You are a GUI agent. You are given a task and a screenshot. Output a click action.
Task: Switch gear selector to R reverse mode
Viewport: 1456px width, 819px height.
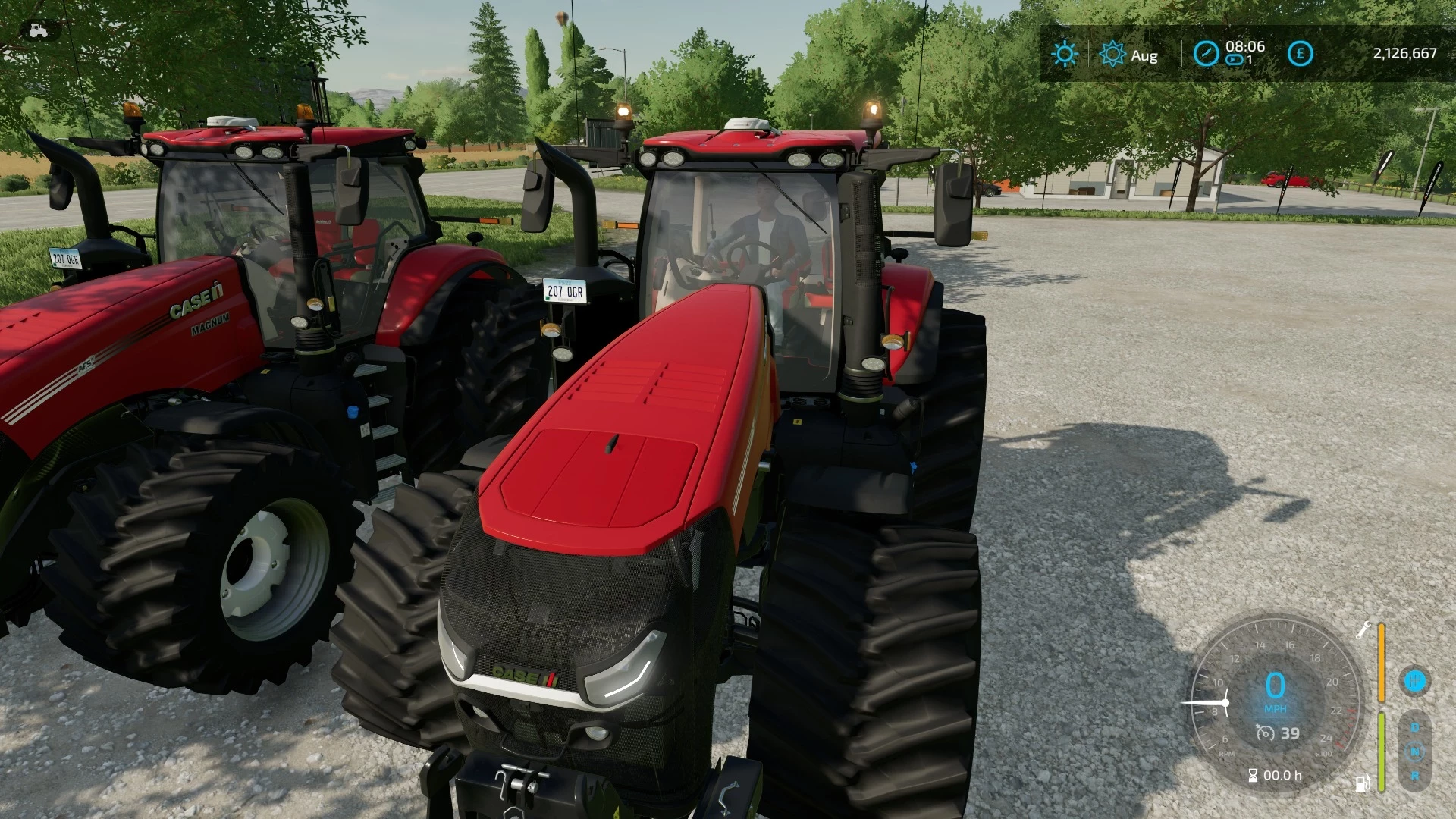point(1415,776)
